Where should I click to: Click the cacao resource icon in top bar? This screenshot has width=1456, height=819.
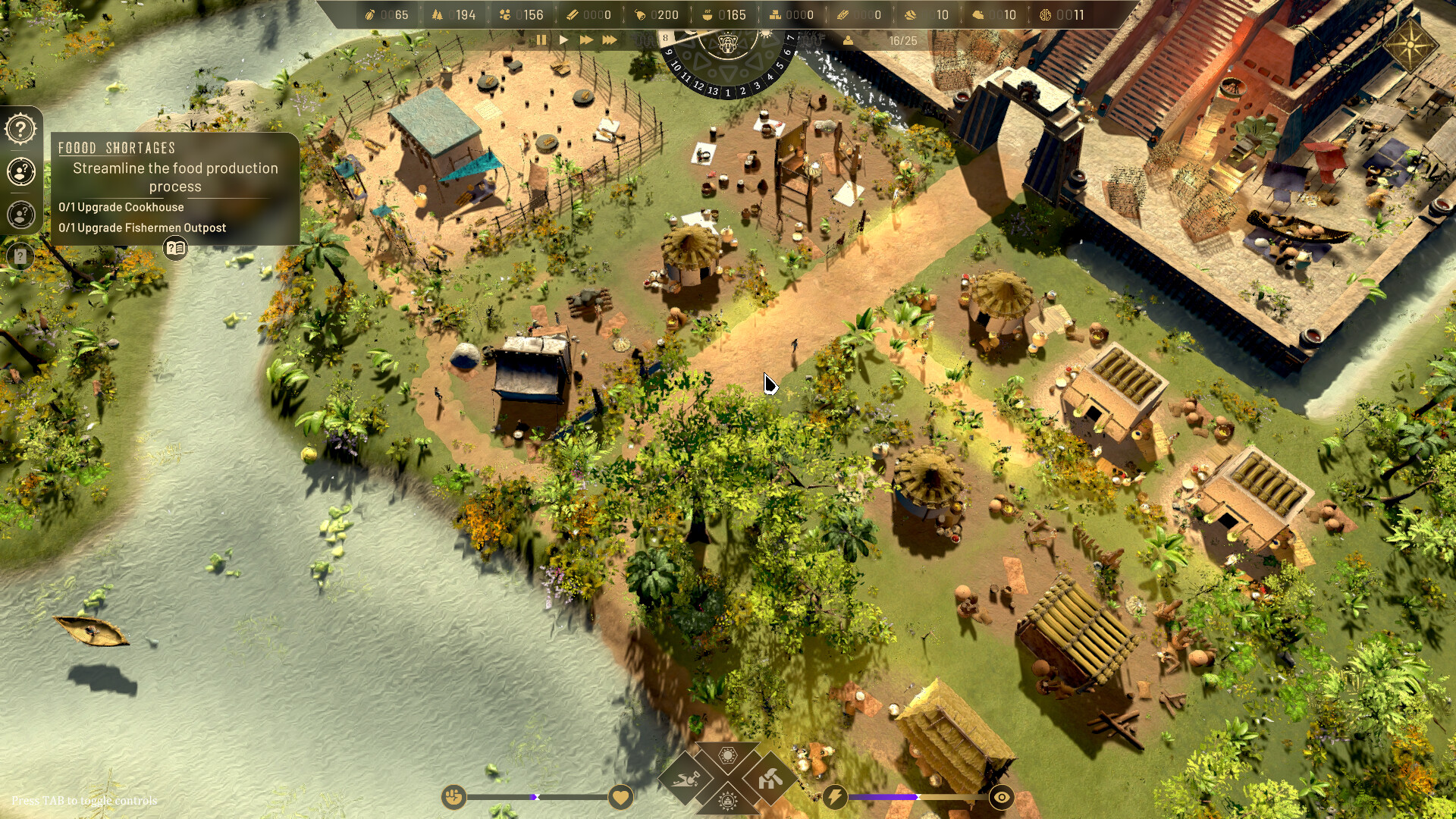[370, 14]
